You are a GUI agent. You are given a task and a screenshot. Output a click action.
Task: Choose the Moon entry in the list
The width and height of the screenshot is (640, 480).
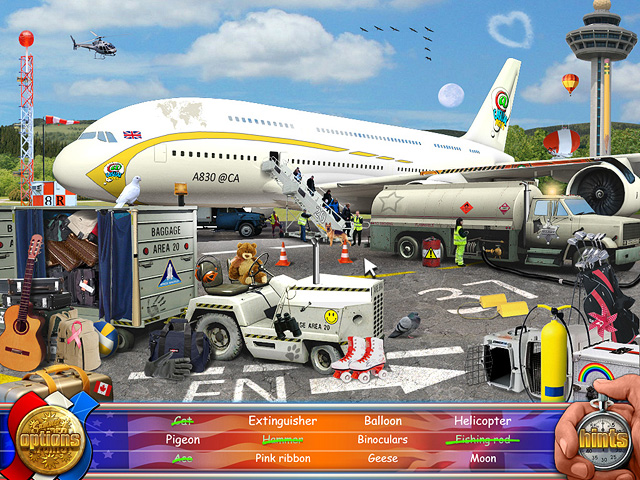click(482, 459)
